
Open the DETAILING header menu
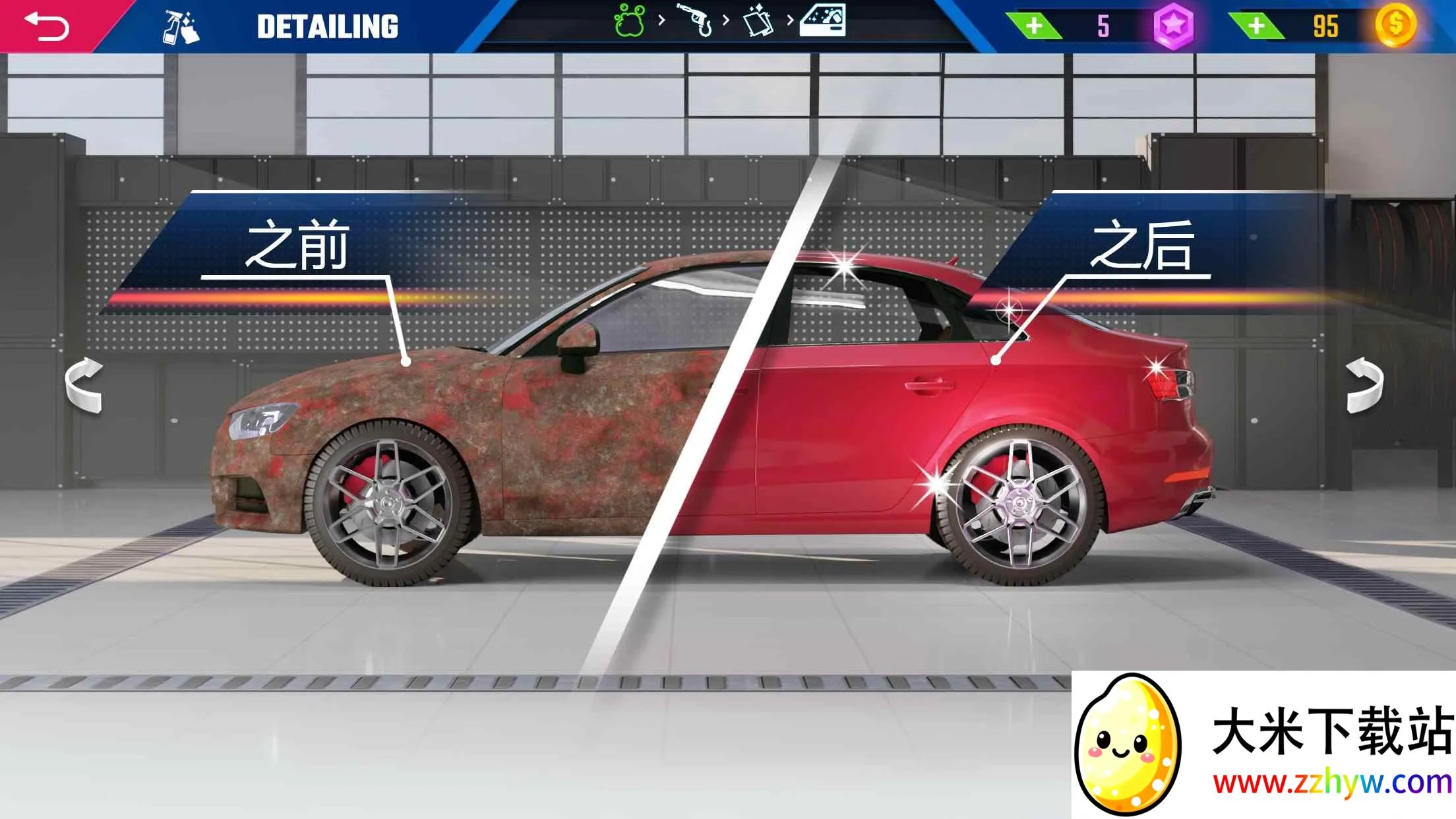[x=328, y=25]
